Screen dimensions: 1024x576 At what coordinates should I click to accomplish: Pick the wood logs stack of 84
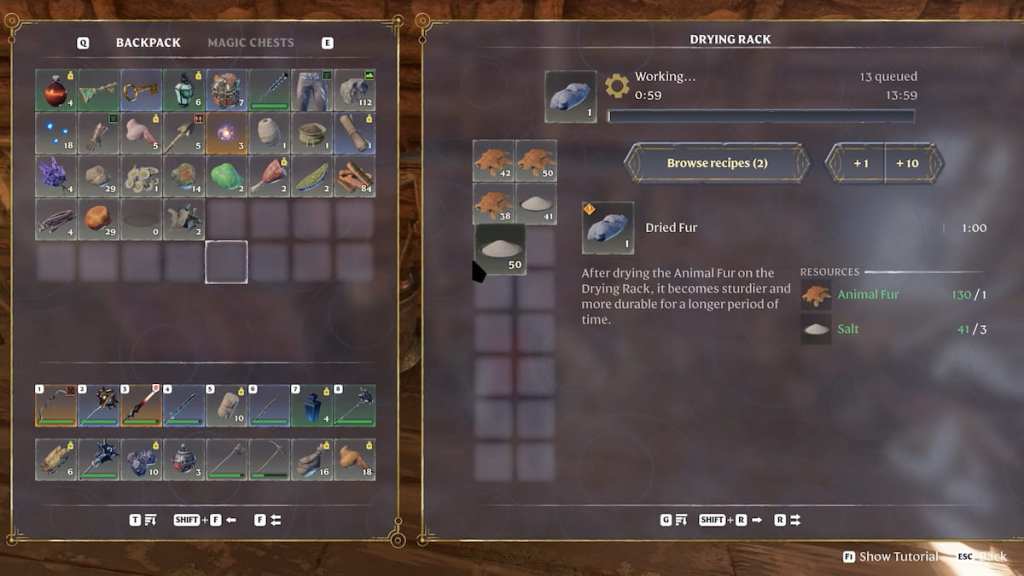[355, 176]
